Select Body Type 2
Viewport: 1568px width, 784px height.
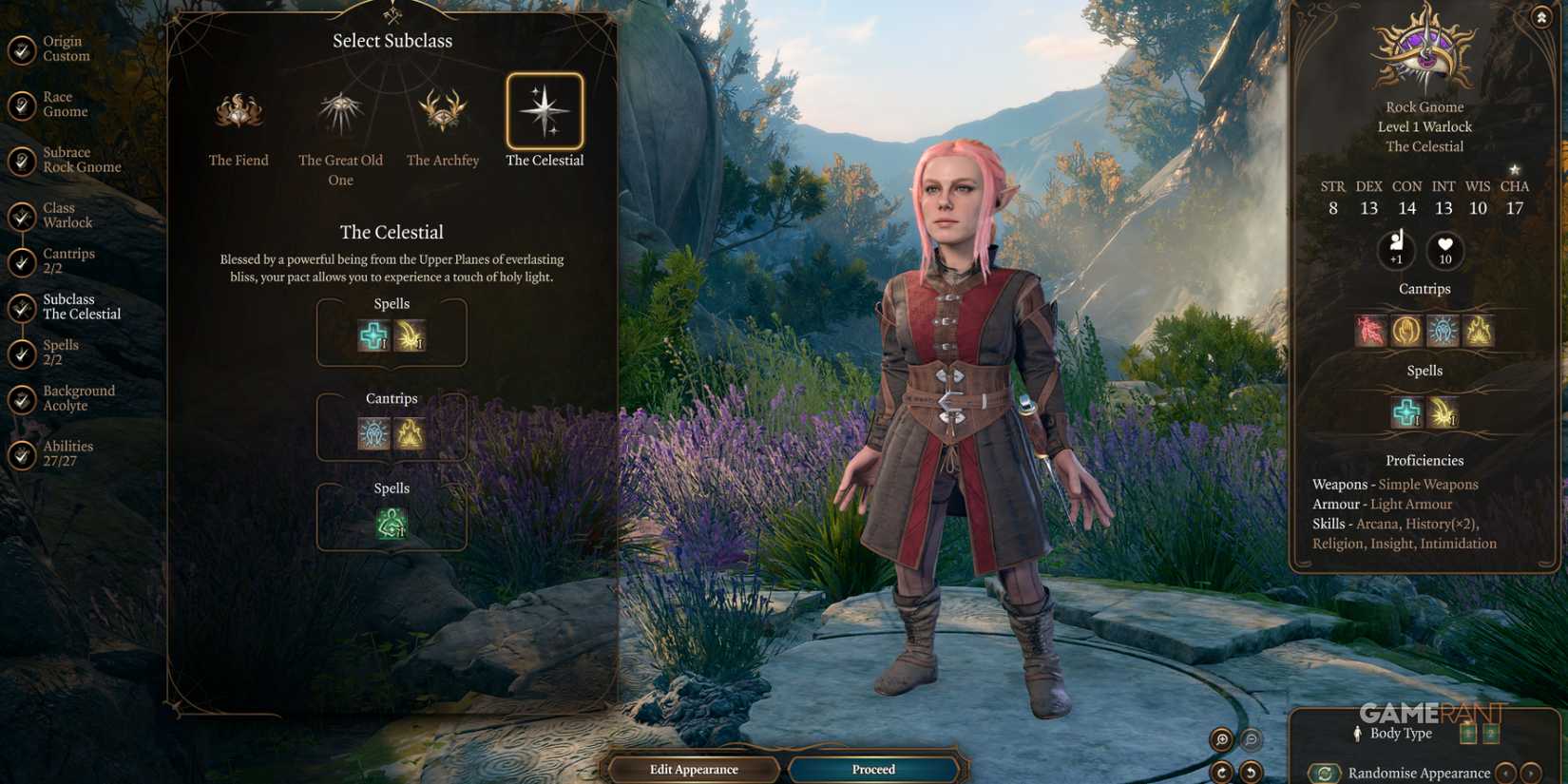(x=1493, y=733)
